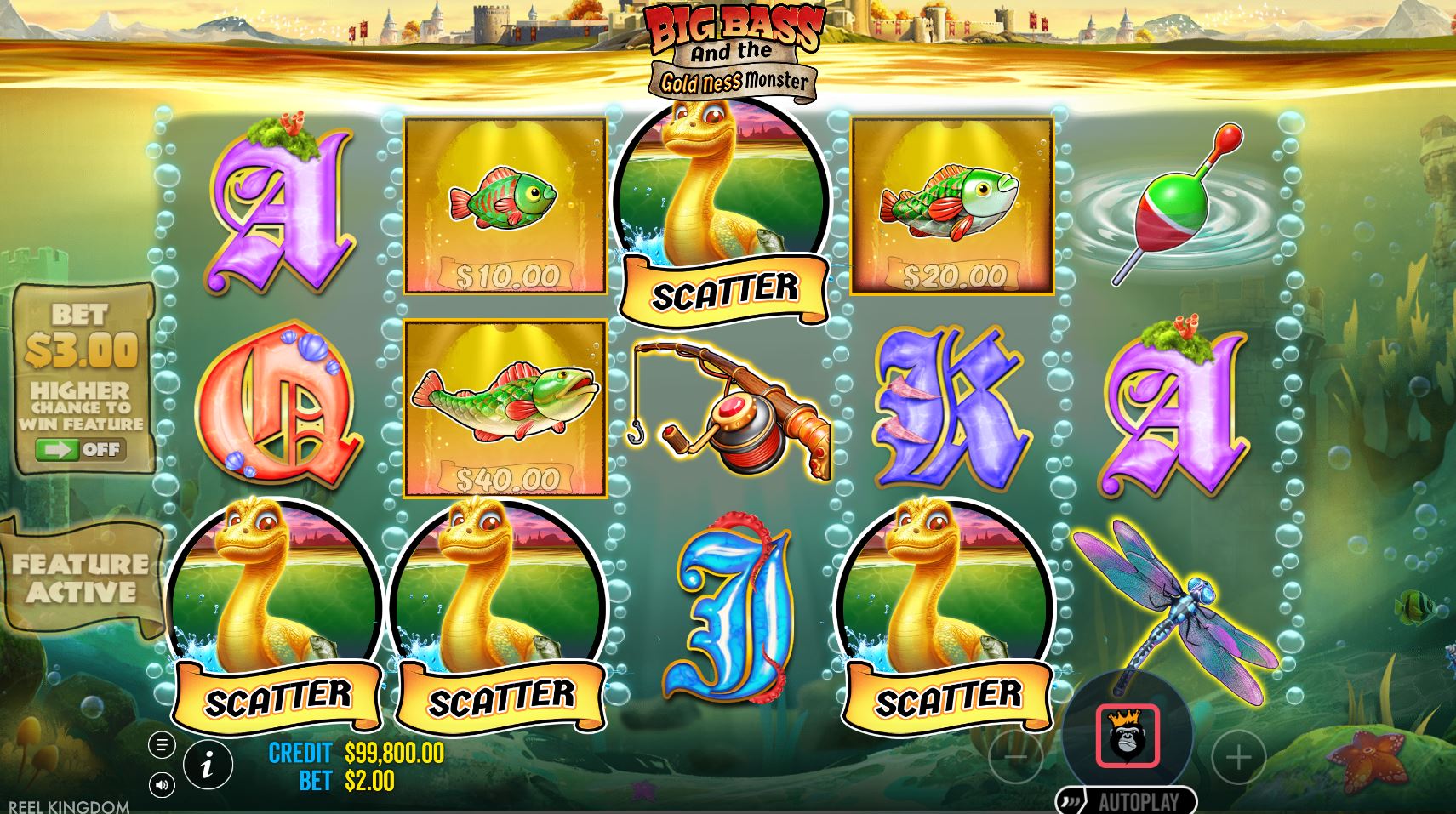The image size is (1456, 814).
Task: Select the dragonfly symbol
Action: coord(1183,595)
